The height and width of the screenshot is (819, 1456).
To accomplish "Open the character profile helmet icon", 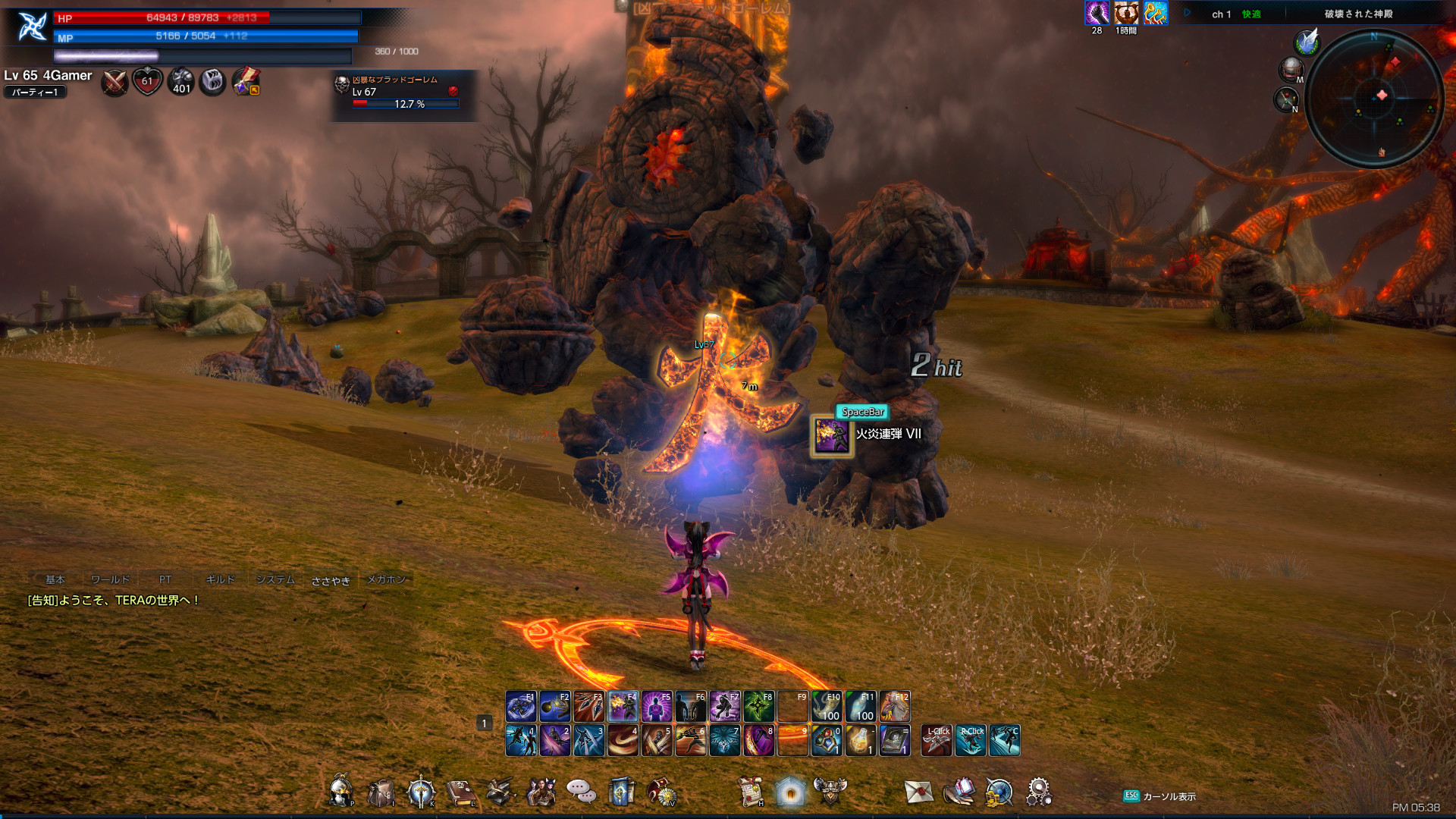I will [340, 792].
